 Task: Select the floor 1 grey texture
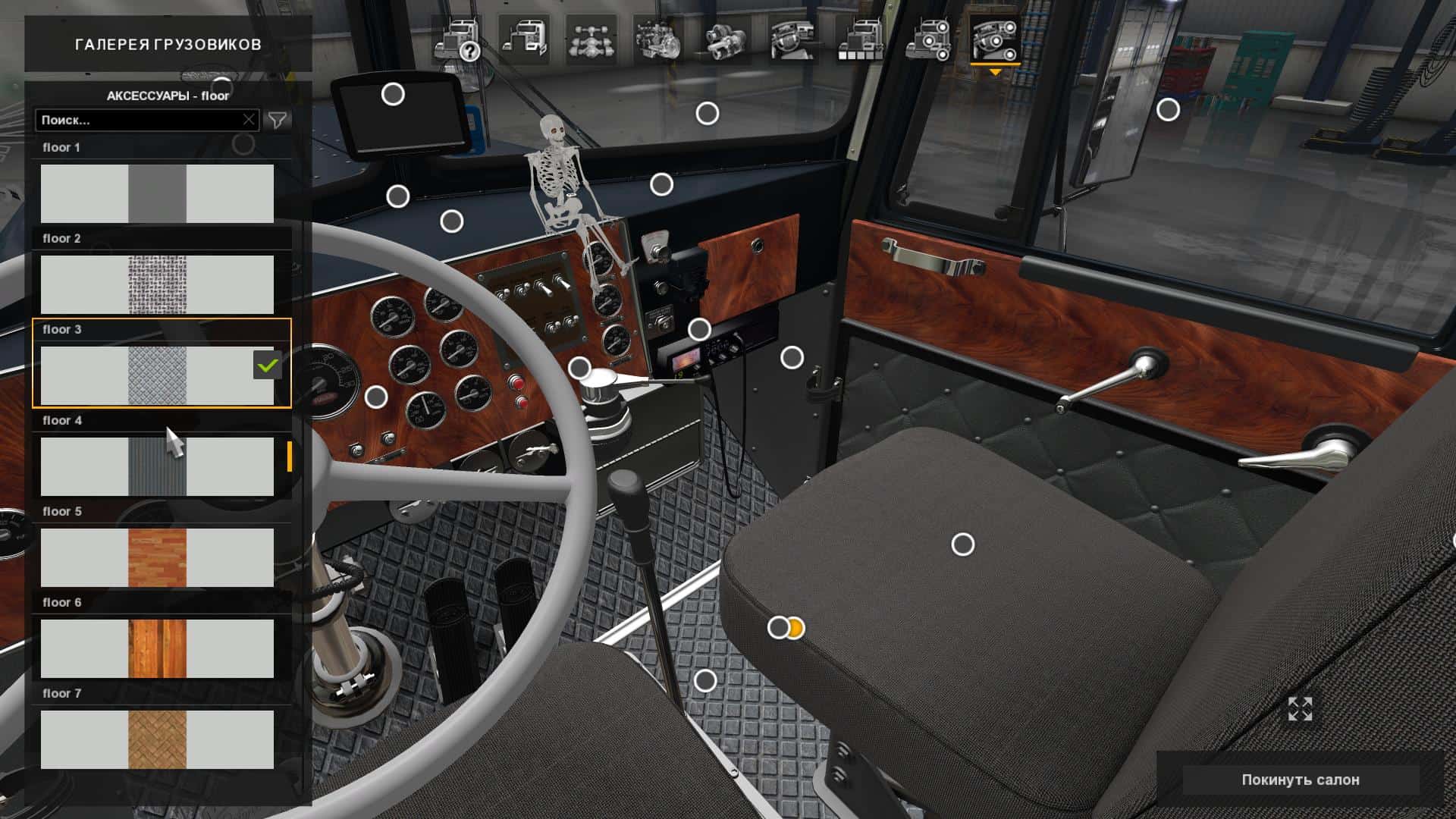coord(157,193)
